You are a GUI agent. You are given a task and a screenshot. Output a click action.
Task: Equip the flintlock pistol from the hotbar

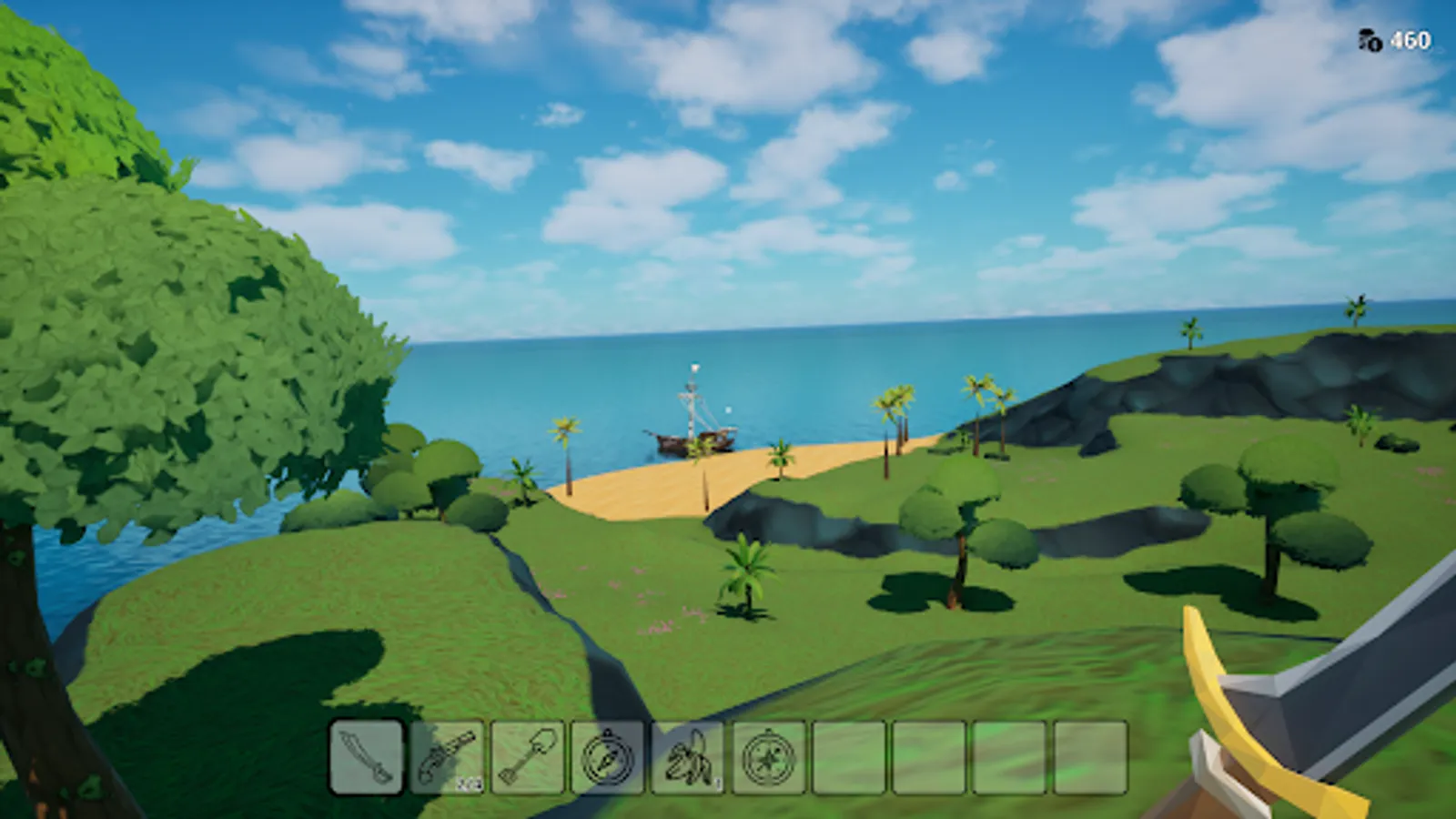point(447,760)
